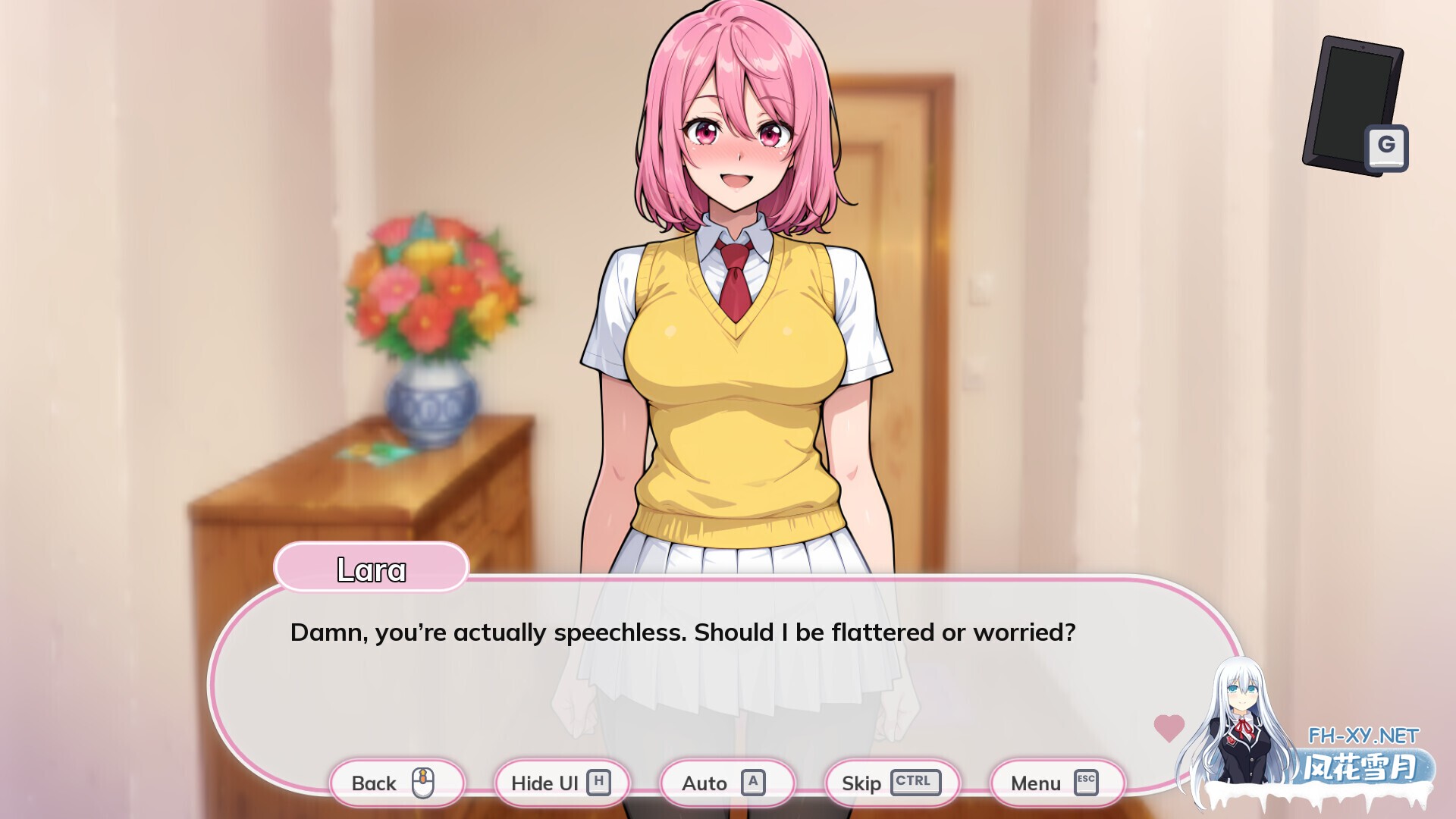Click the CTRL shortcut icon on Skip
The width and height of the screenshot is (1456, 819).
tap(914, 783)
